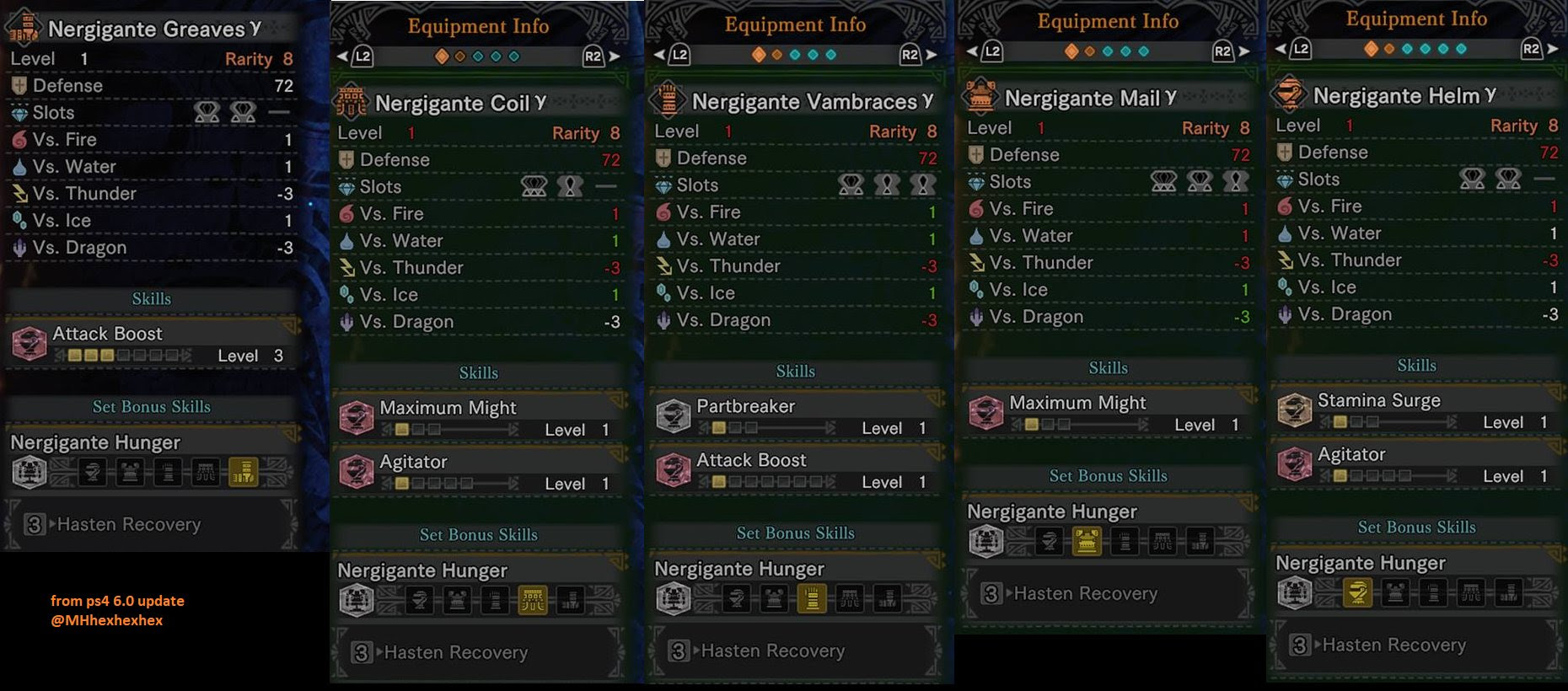The width and height of the screenshot is (1568, 691).
Task: Click the Attack Boost skill icon
Action: point(30,343)
